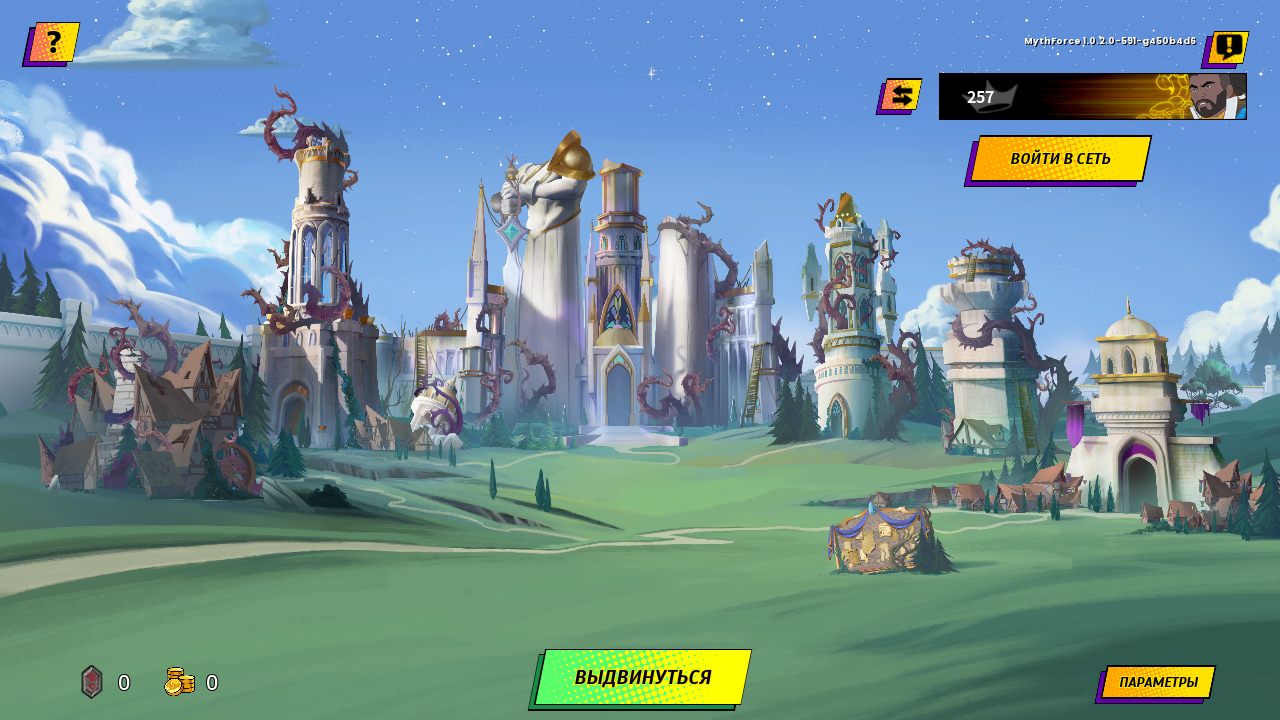Click the swap arrows icon button

(x=901, y=96)
